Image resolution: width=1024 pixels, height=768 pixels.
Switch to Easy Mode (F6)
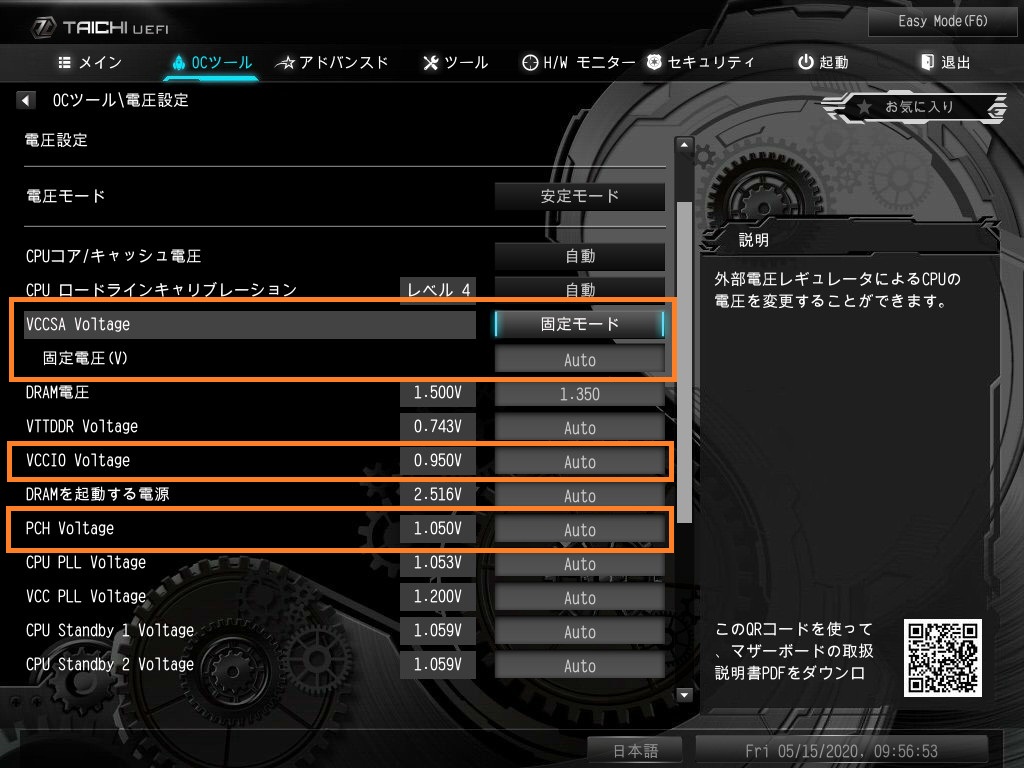tap(929, 21)
